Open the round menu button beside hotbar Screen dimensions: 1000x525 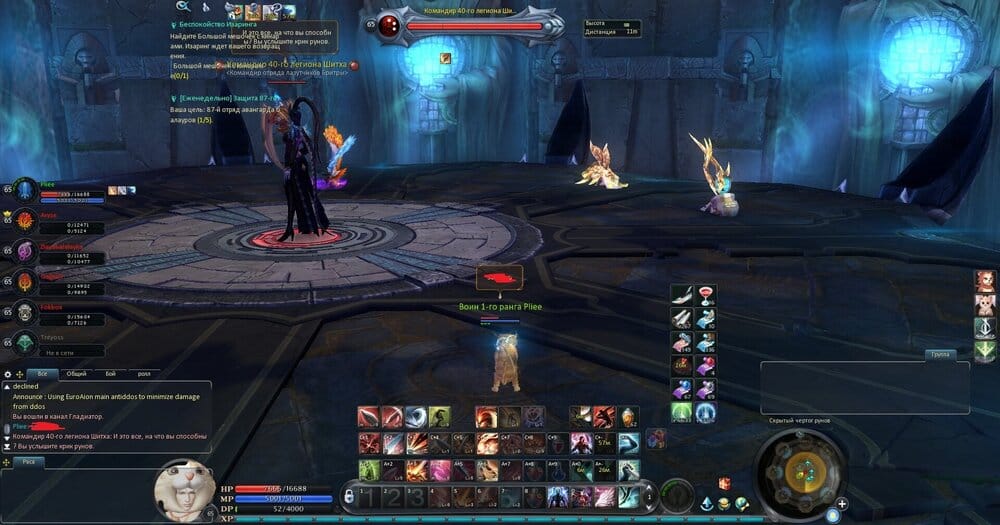[x=678, y=495]
